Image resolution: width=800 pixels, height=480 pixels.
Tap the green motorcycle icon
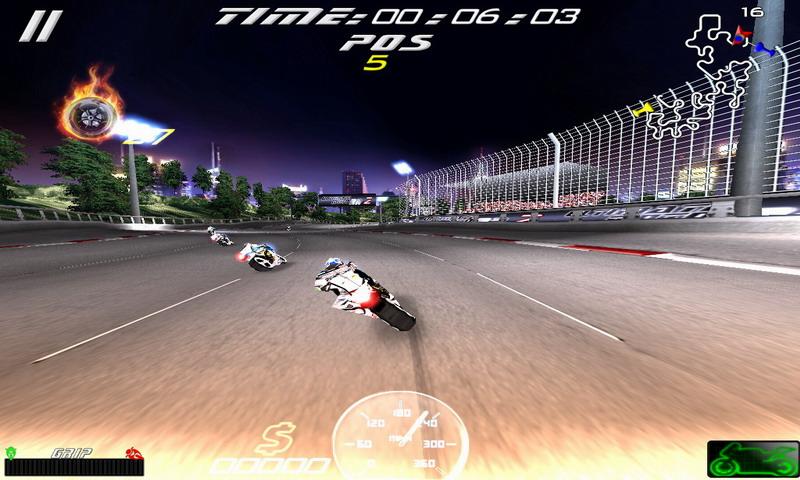tap(752, 459)
